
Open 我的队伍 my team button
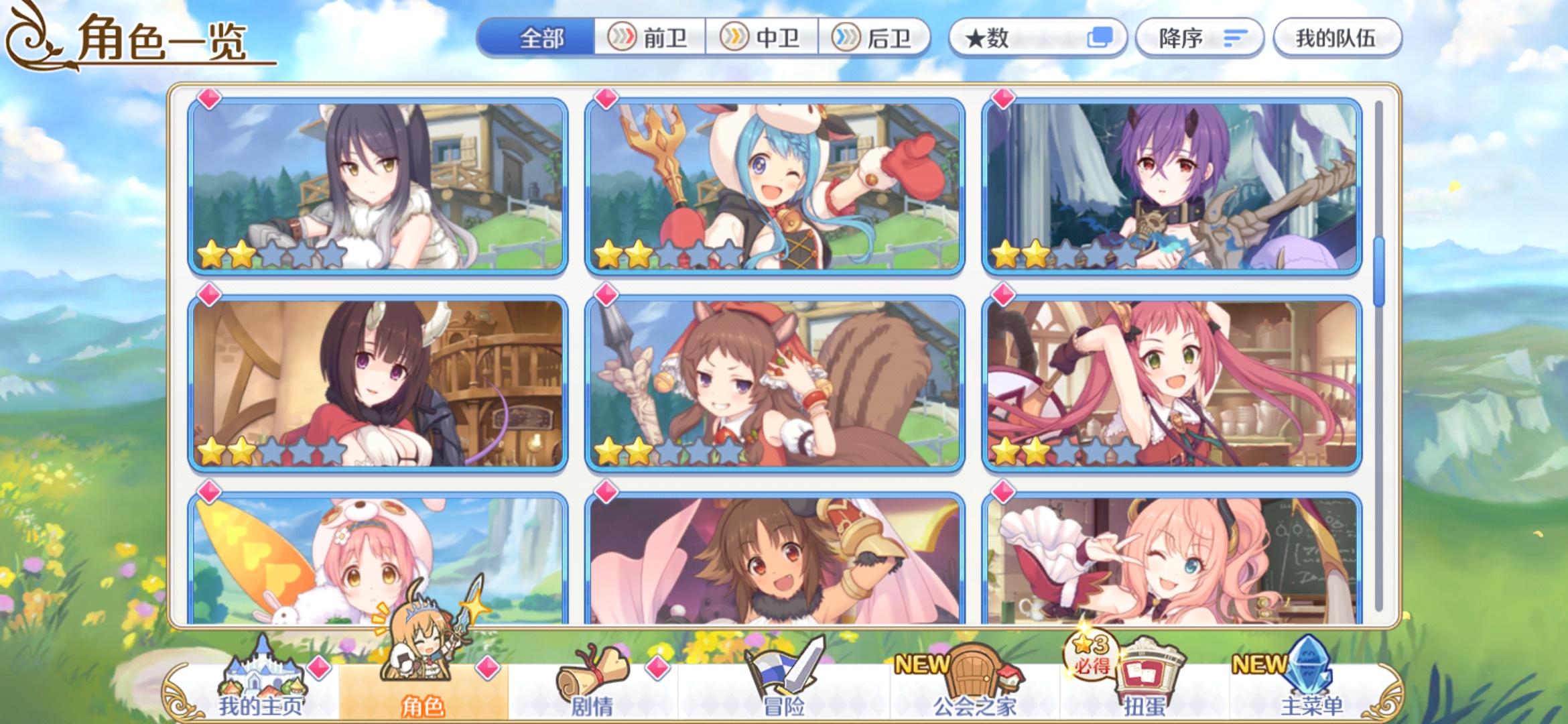pyautogui.click(x=1335, y=38)
